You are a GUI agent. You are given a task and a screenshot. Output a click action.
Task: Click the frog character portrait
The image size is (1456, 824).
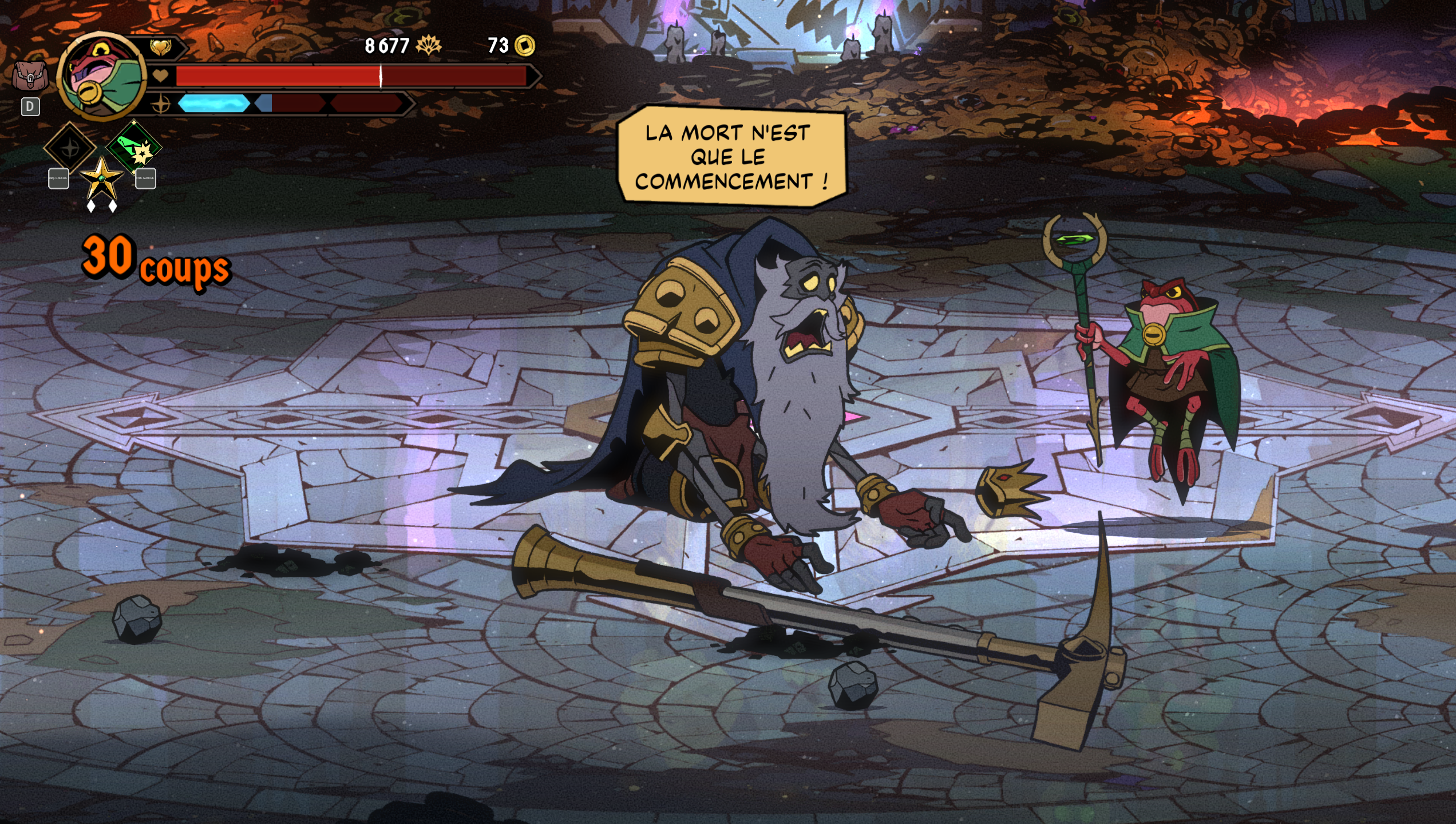click(x=101, y=76)
